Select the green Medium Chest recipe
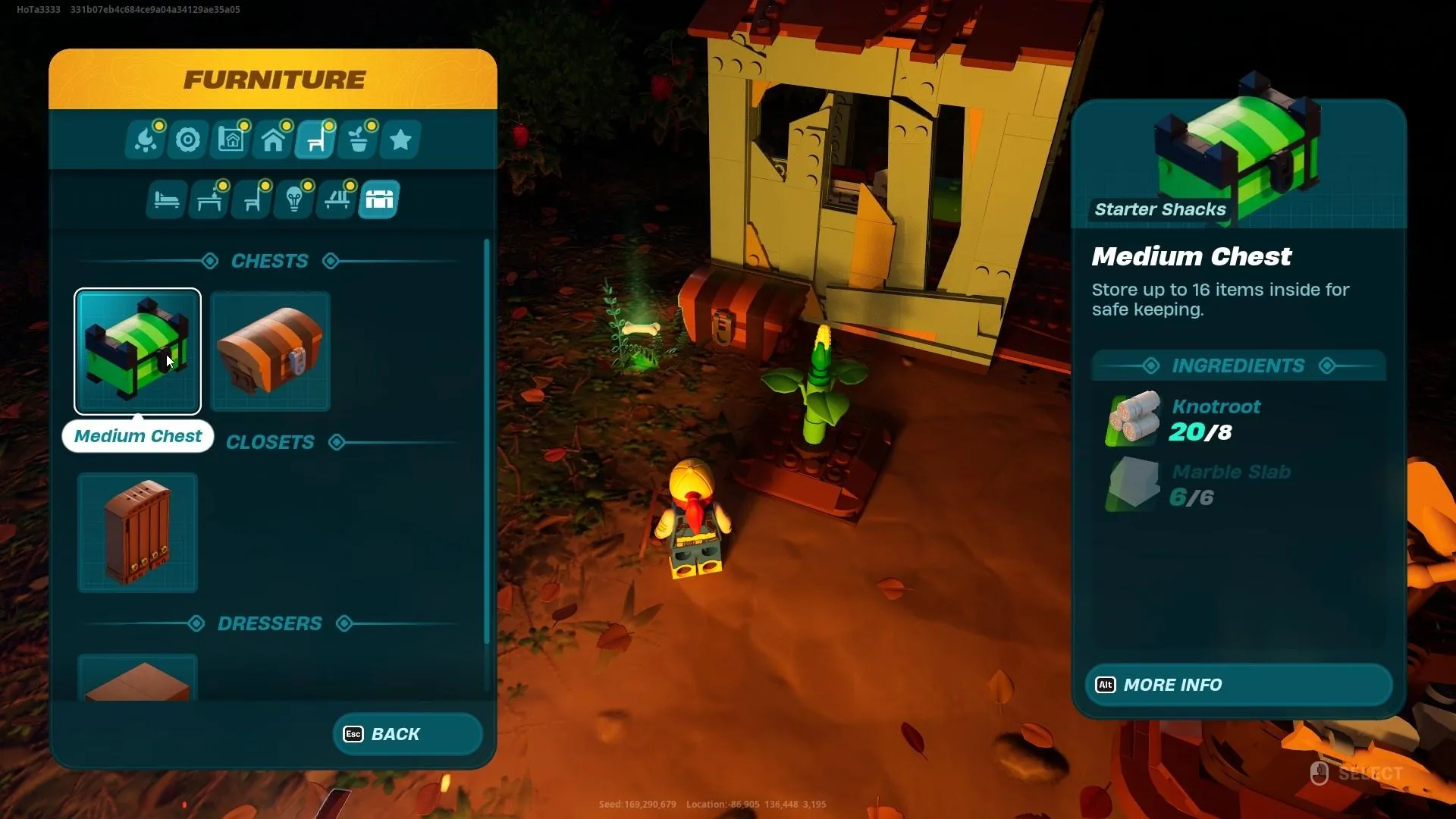1456x819 pixels. pyautogui.click(x=137, y=351)
